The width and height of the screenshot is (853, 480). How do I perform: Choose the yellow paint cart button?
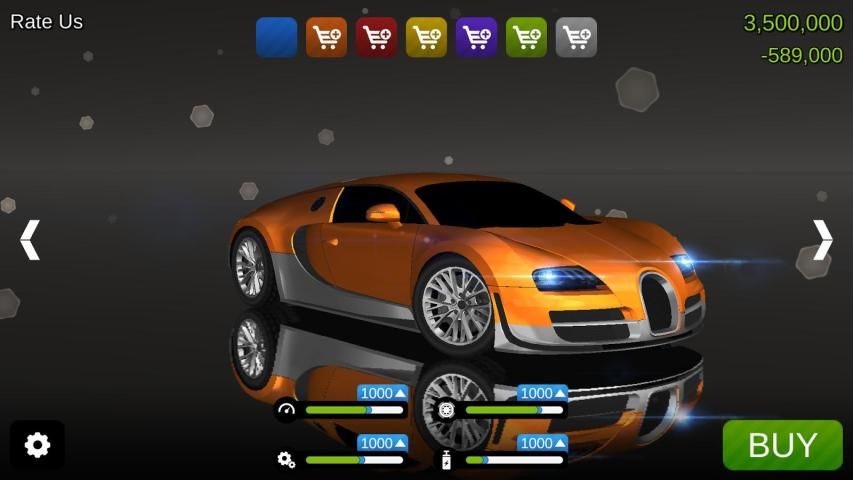pos(426,37)
